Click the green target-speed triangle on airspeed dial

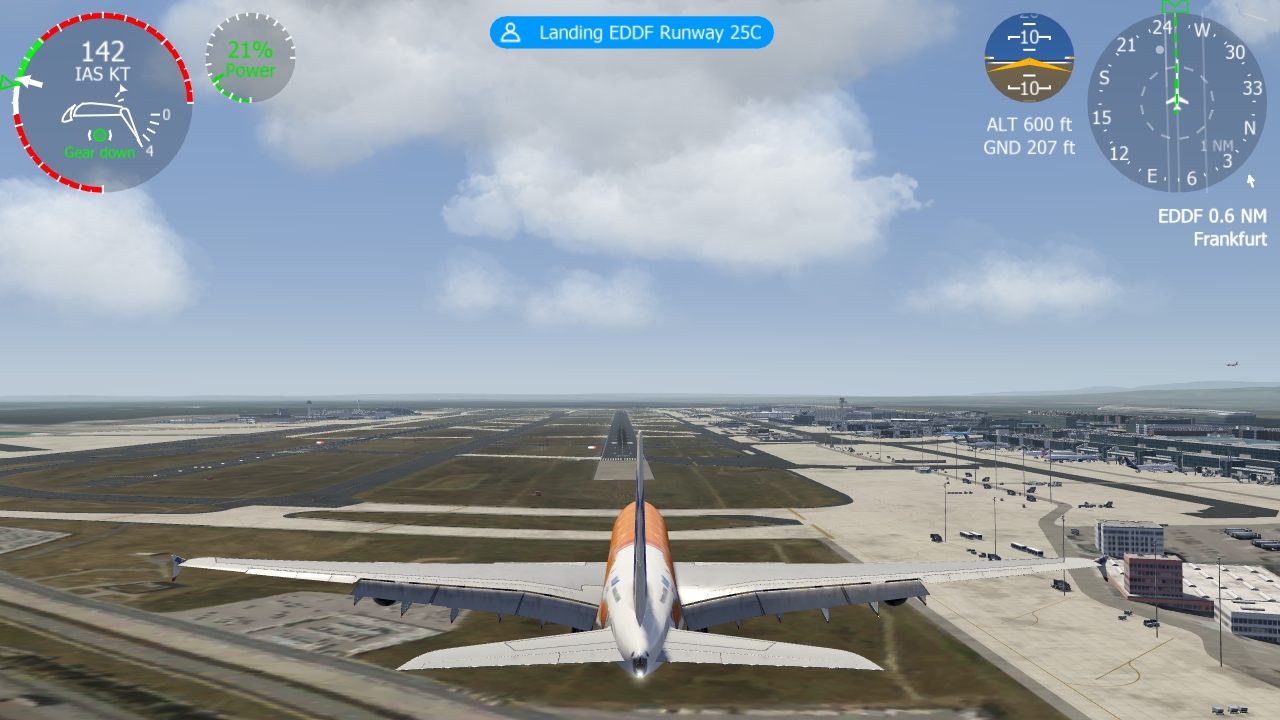coord(6,82)
